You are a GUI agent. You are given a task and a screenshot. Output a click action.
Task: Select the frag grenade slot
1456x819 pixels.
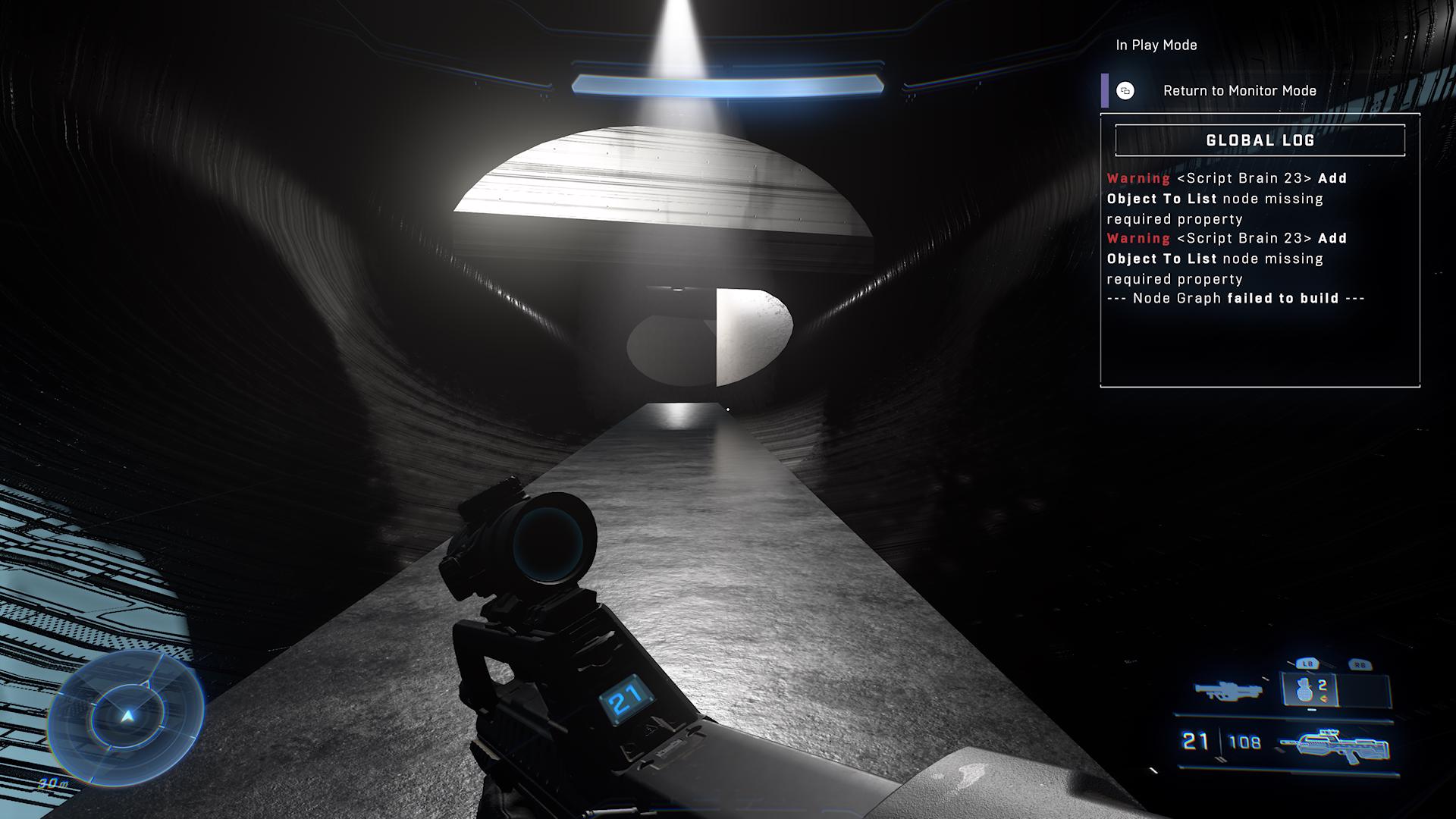click(x=1310, y=690)
